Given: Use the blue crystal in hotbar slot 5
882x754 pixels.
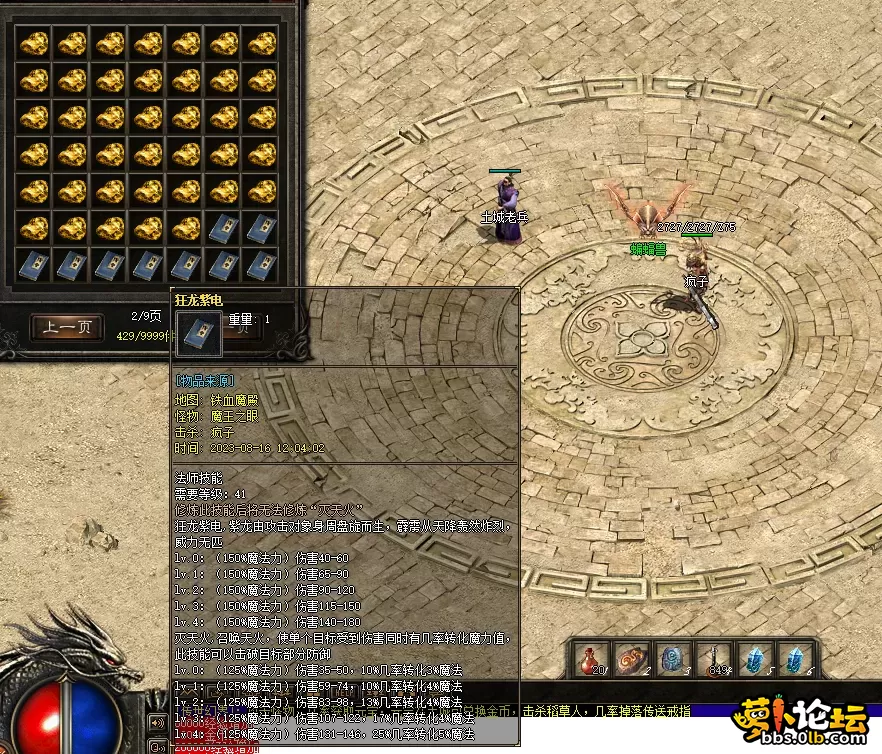Looking at the screenshot, I should [755, 658].
